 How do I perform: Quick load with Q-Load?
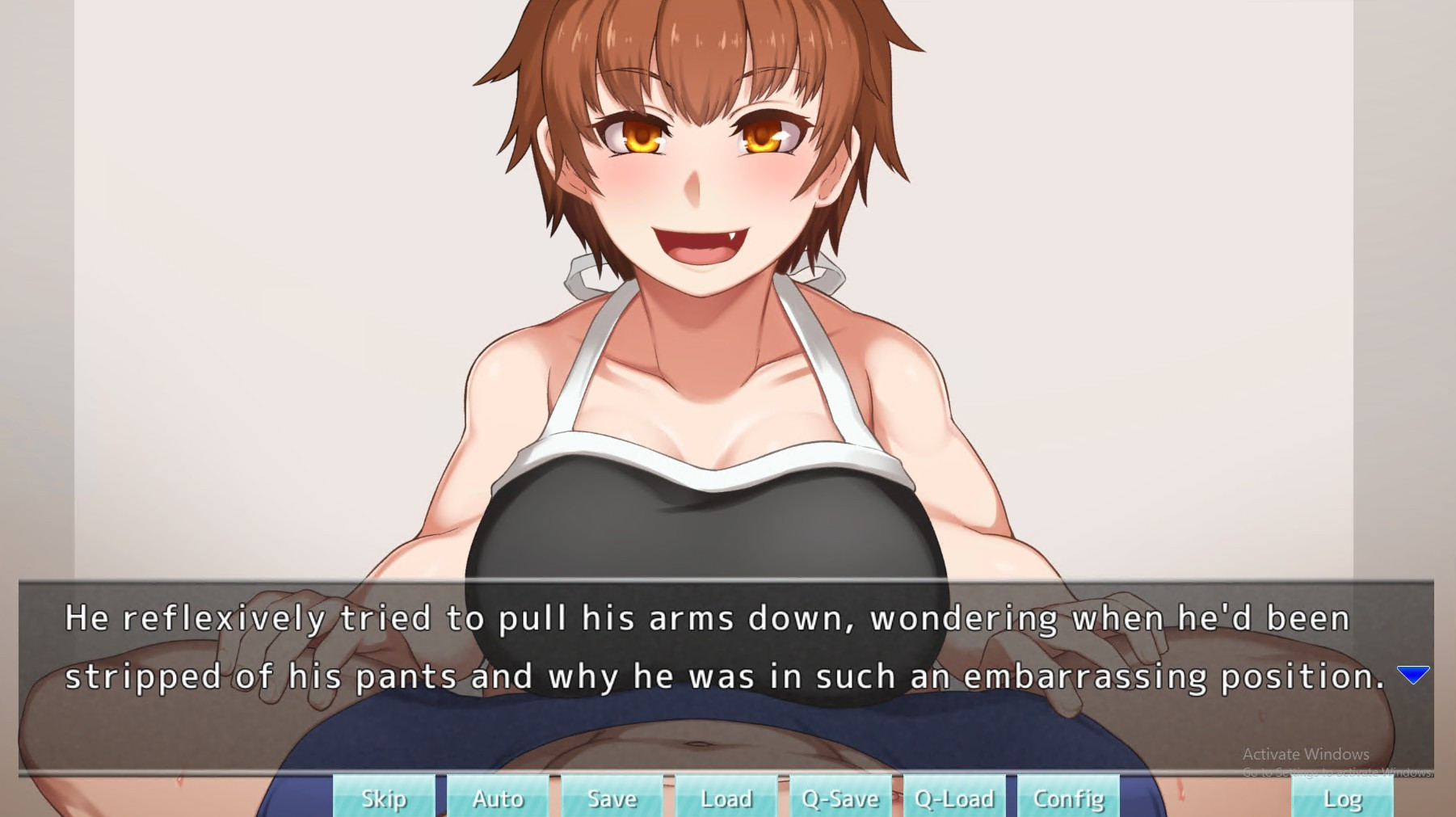point(954,798)
